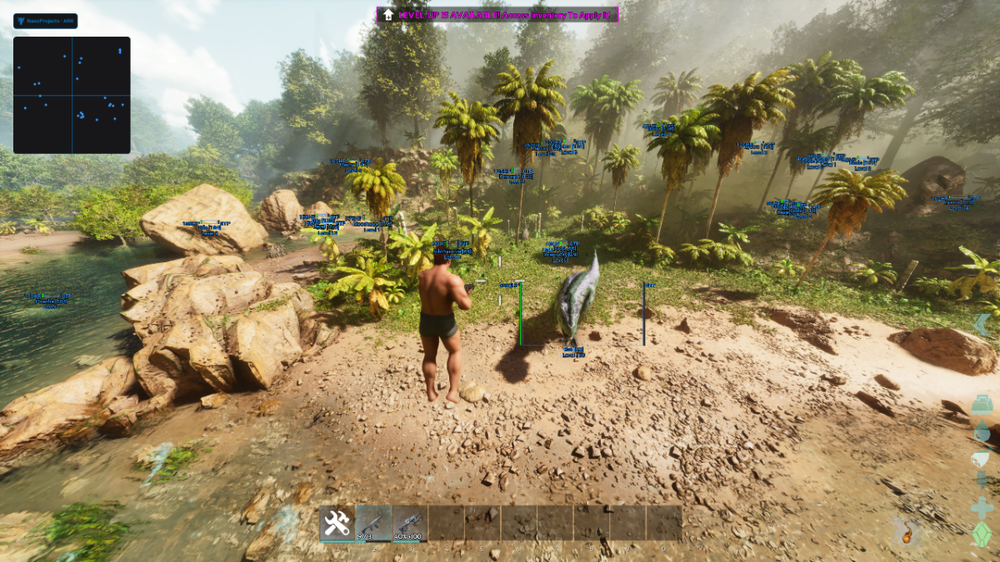This screenshot has width=1000, height=562.
Task: Select the rifle slot beside the crafting icon
Action: (373, 523)
